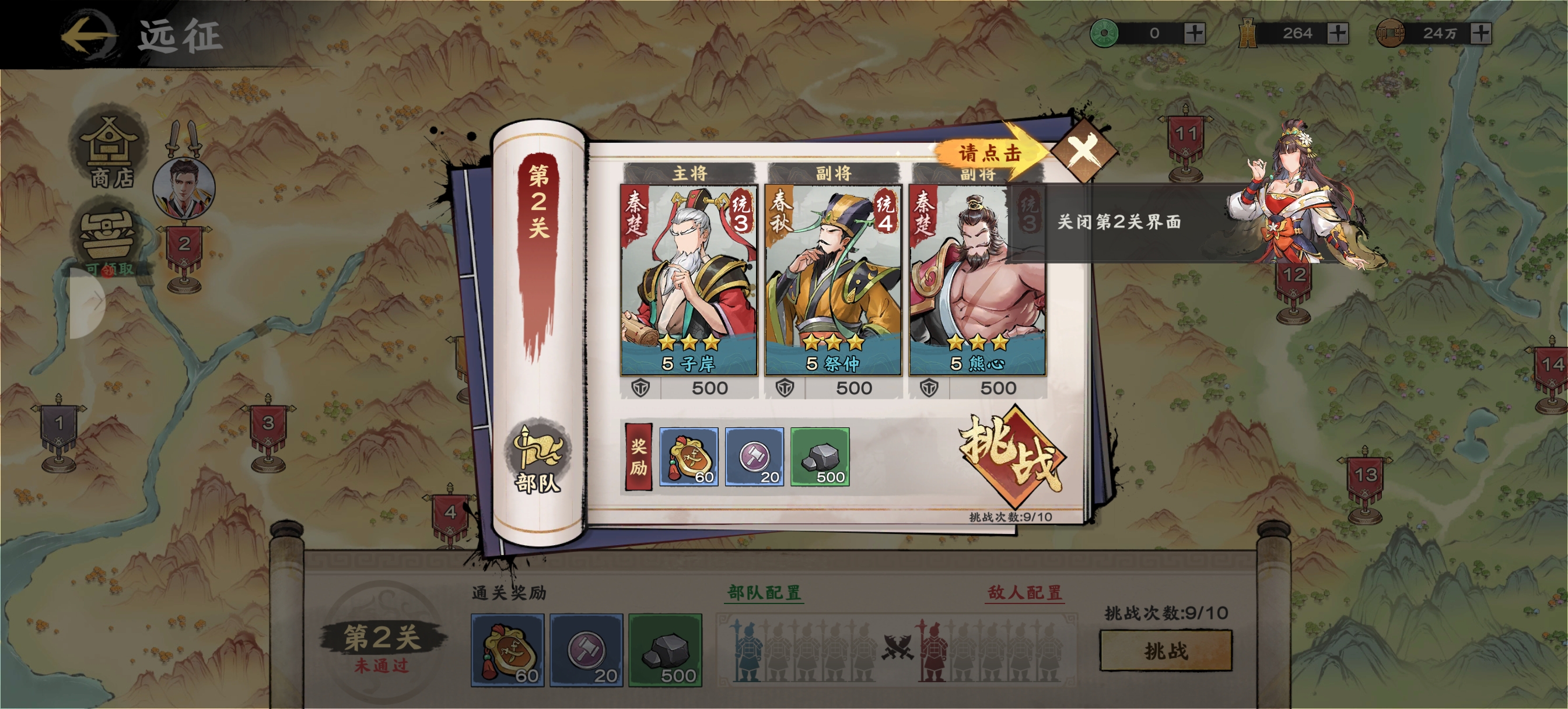Add more jade coins with the plus
Image resolution: width=1568 pixels, height=709 pixels.
tap(1194, 33)
